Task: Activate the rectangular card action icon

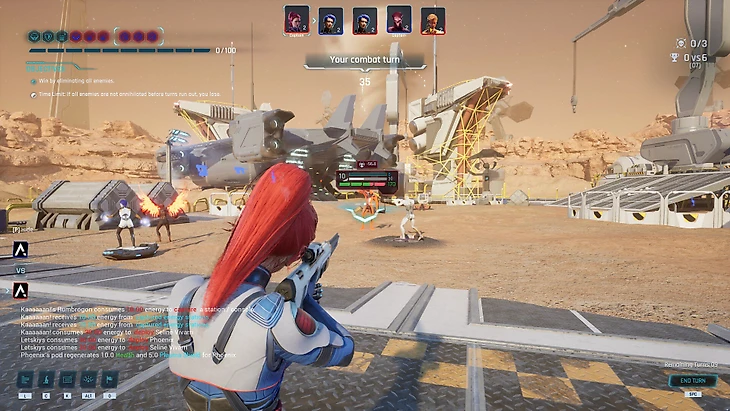Action: (x=67, y=380)
